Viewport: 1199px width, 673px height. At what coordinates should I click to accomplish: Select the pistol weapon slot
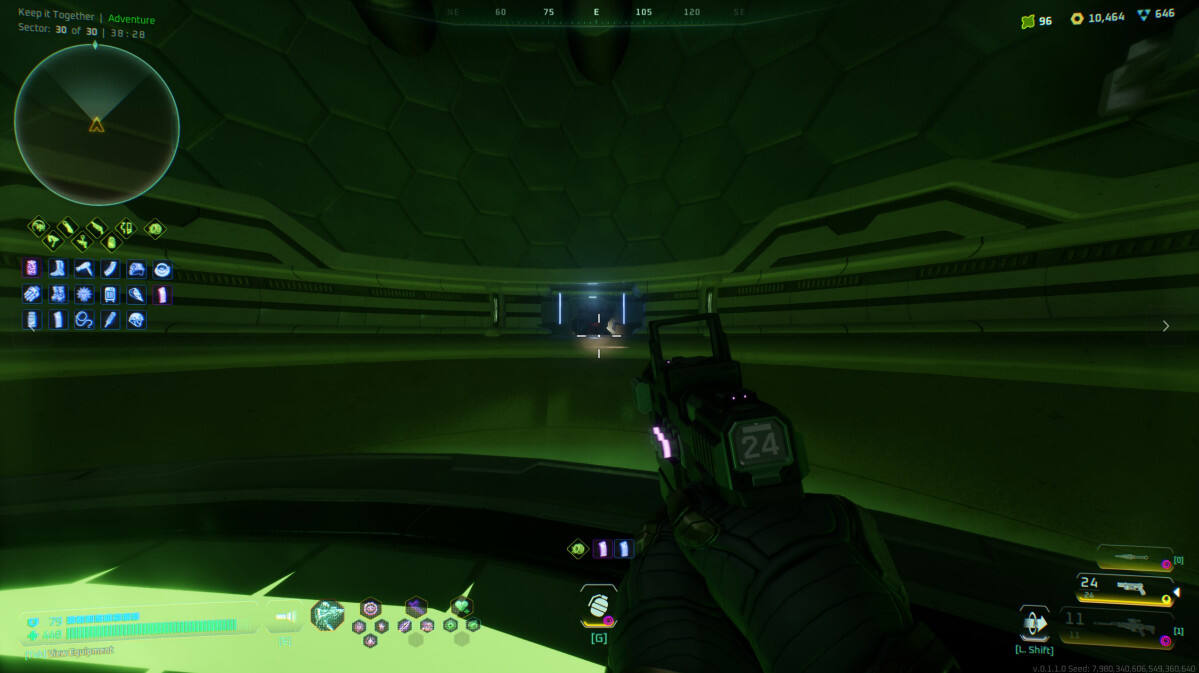click(1124, 588)
